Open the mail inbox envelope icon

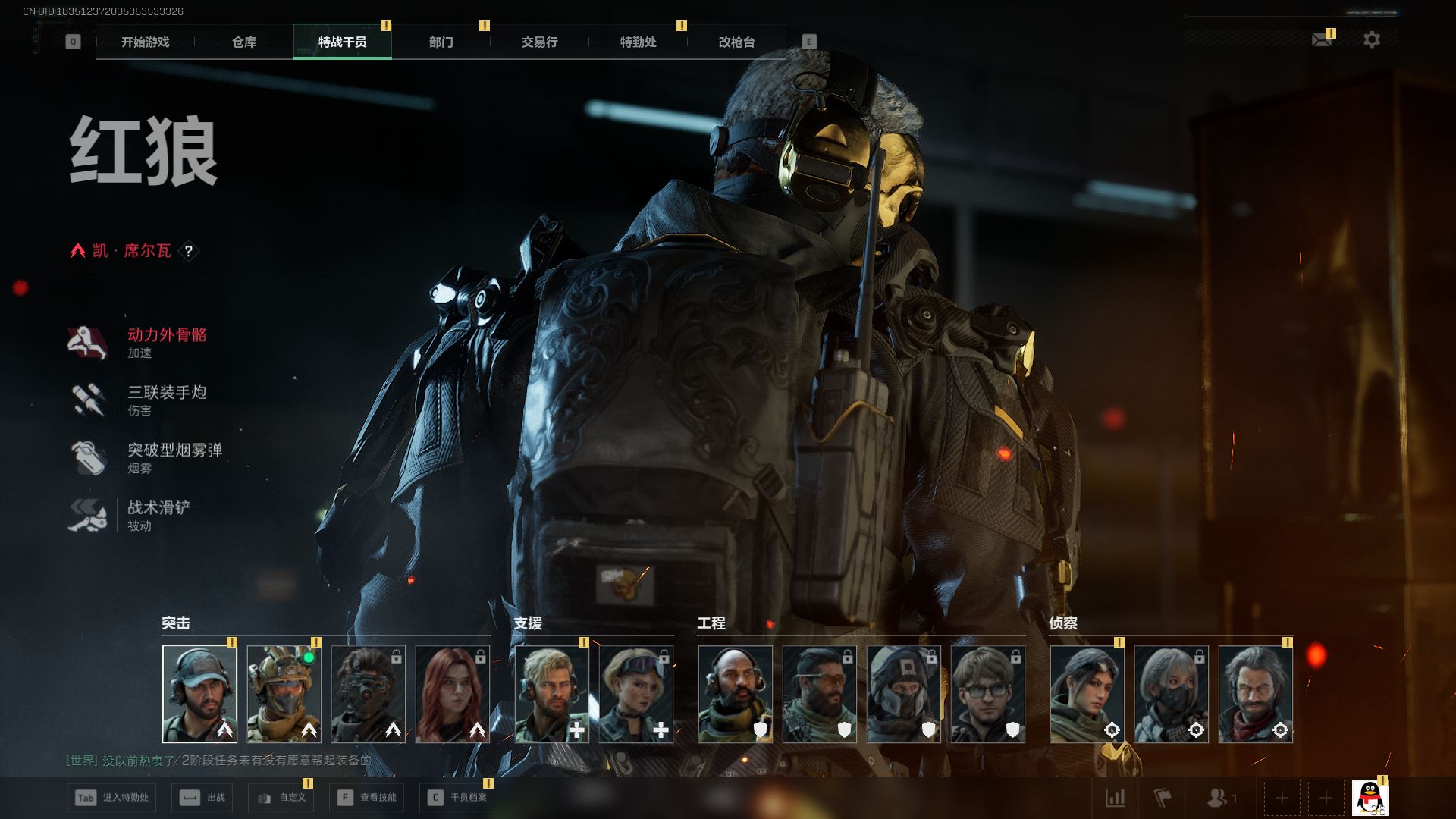[1322, 39]
